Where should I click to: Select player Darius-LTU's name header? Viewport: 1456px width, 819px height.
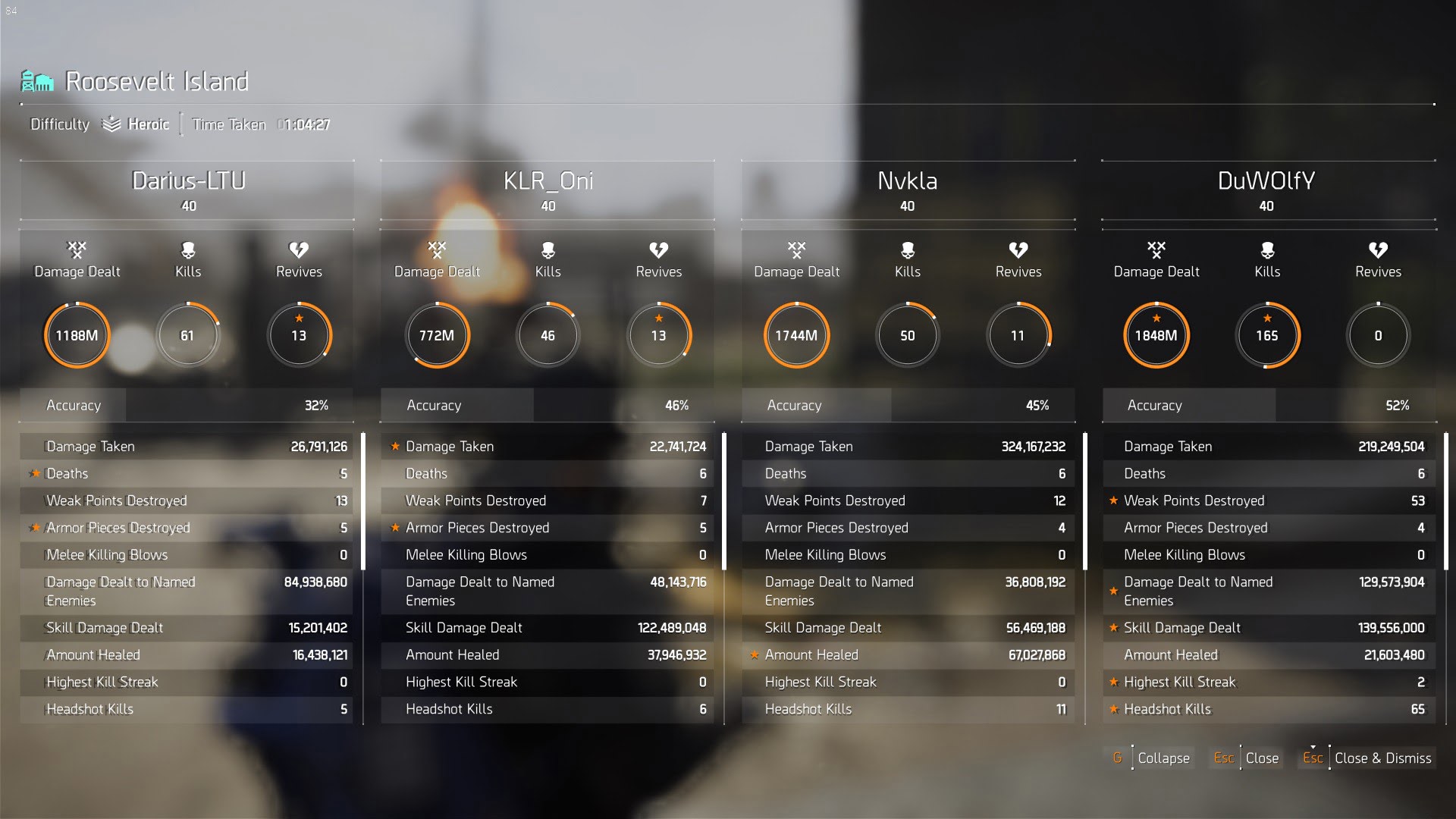click(188, 181)
